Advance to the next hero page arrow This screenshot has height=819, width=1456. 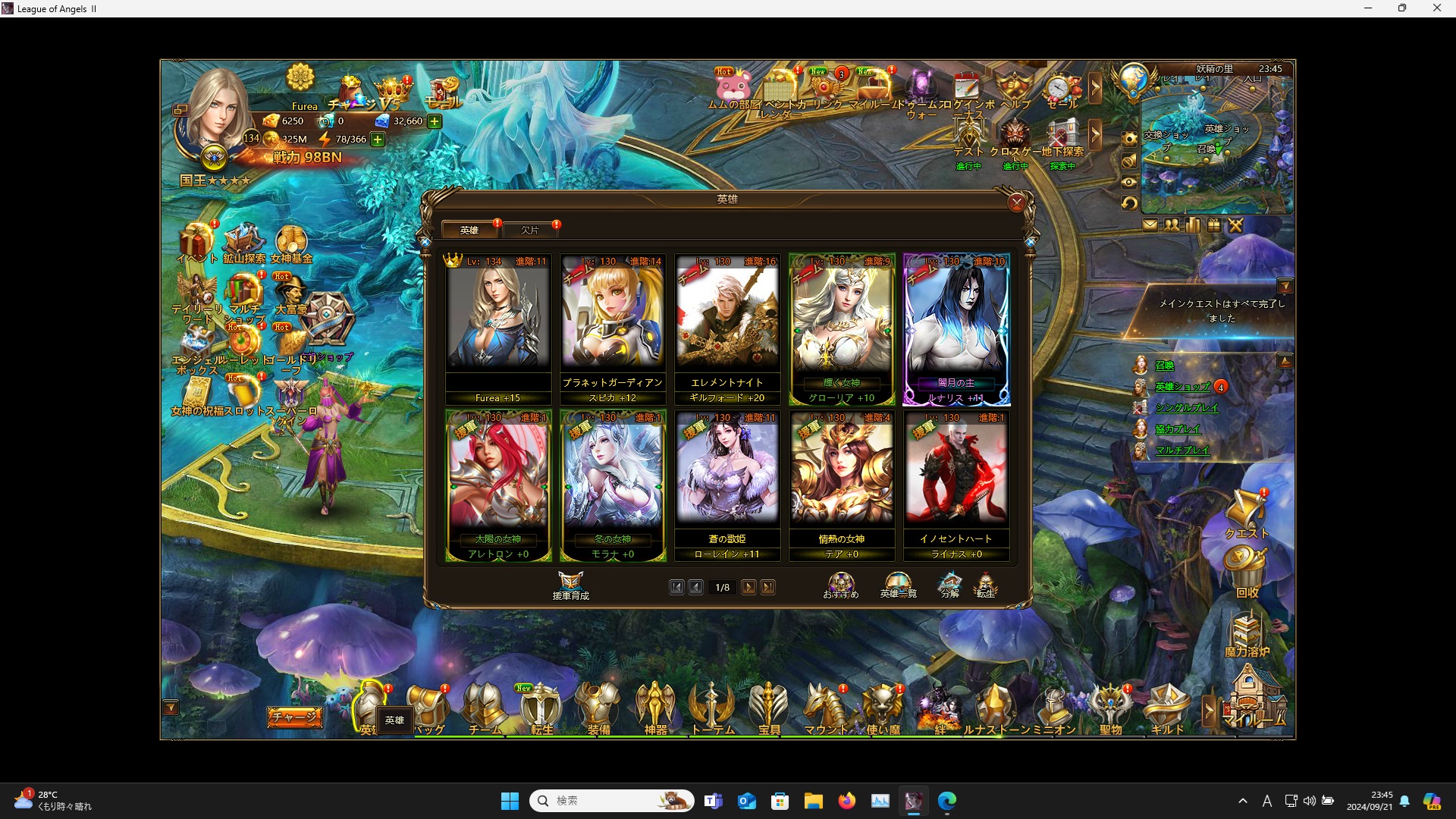pos(749,587)
